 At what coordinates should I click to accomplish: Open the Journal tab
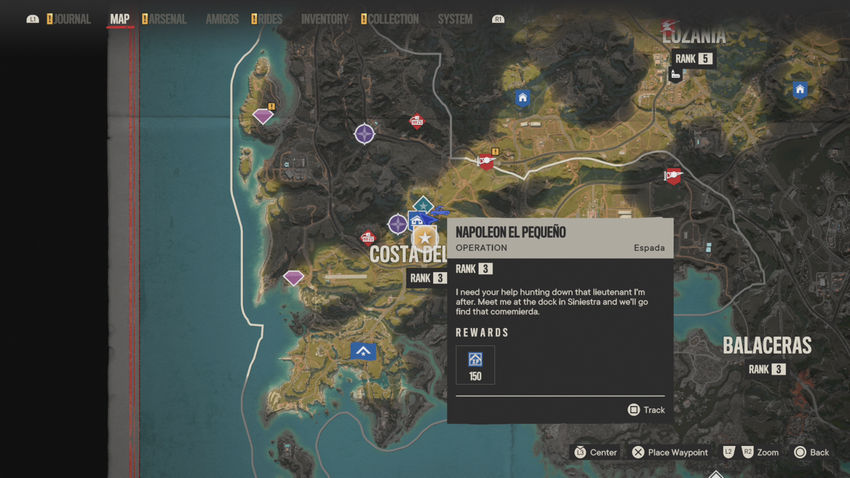72,19
